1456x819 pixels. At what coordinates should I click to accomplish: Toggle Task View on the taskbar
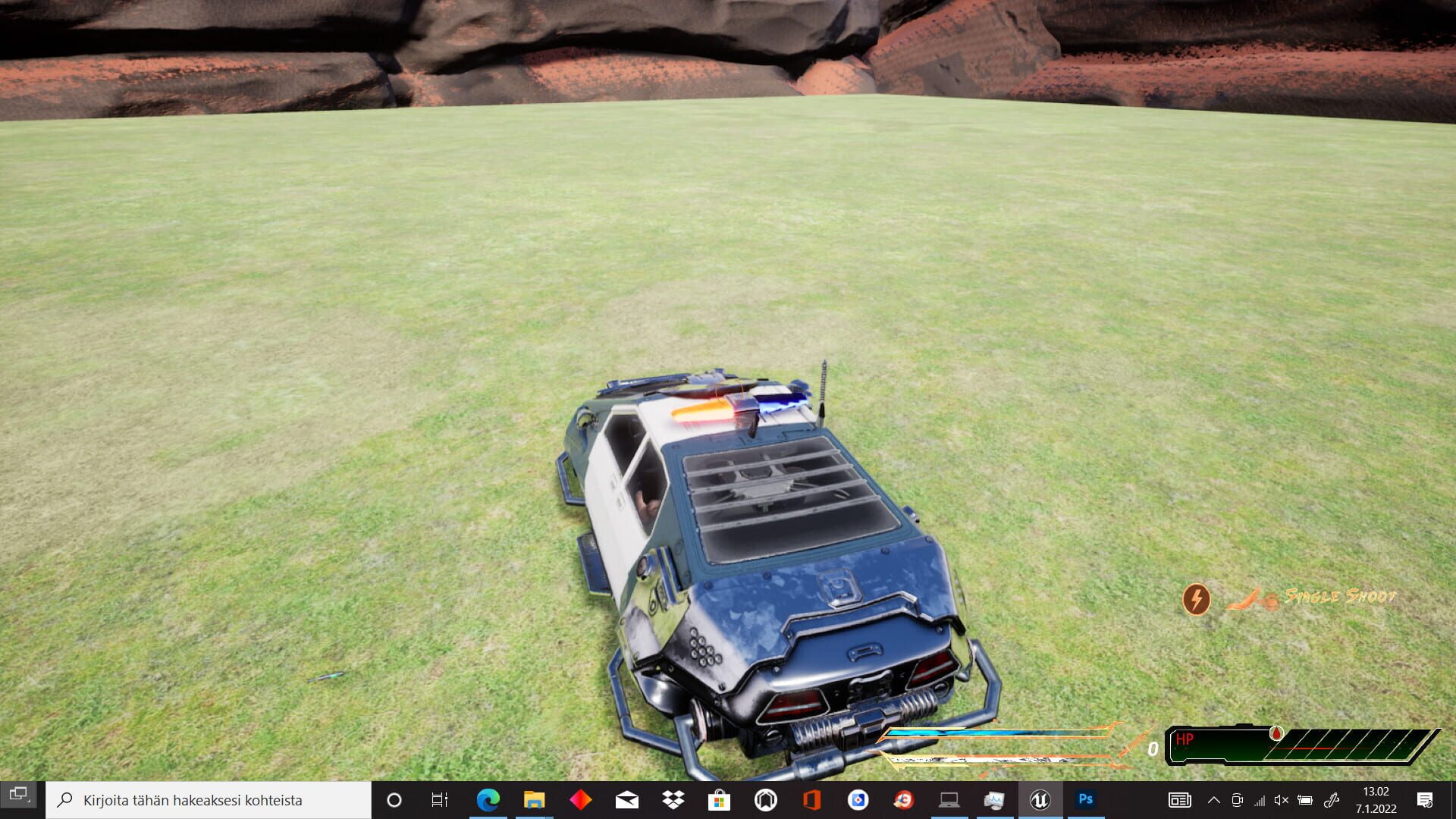tap(438, 800)
